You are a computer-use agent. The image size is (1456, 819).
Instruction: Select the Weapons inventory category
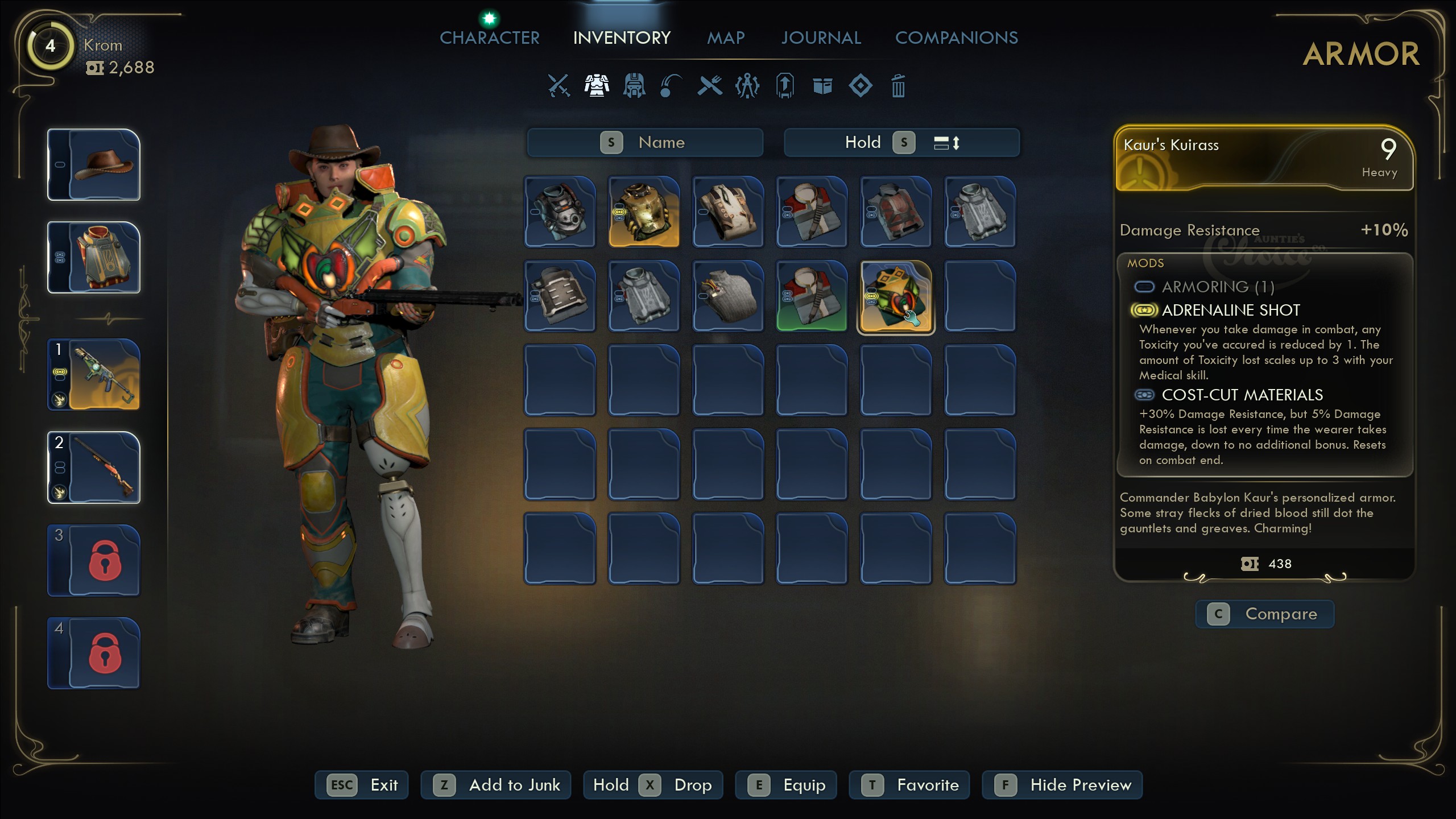[x=559, y=85]
